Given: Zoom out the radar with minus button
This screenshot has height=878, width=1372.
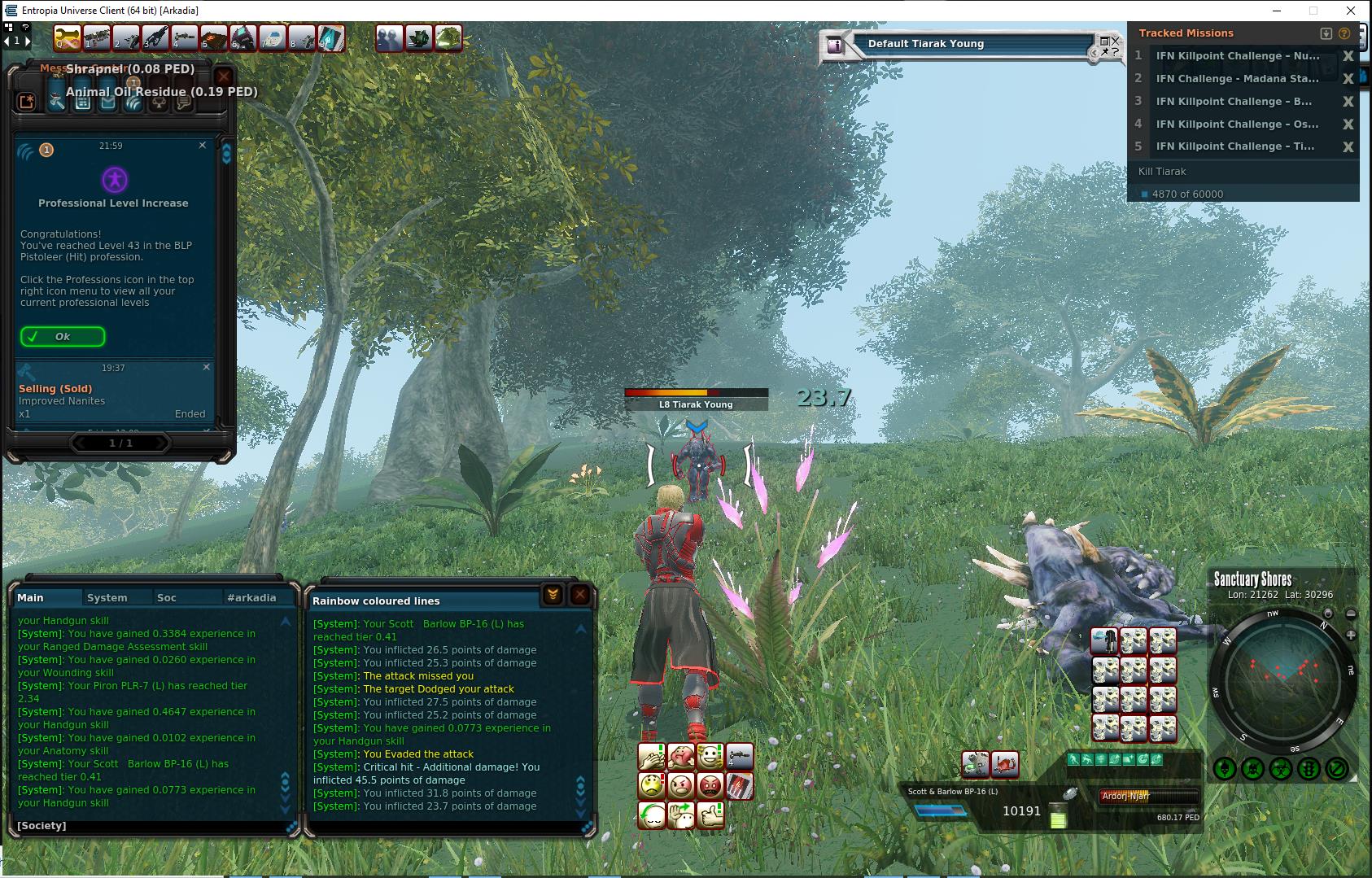Looking at the screenshot, I should (1351, 614).
